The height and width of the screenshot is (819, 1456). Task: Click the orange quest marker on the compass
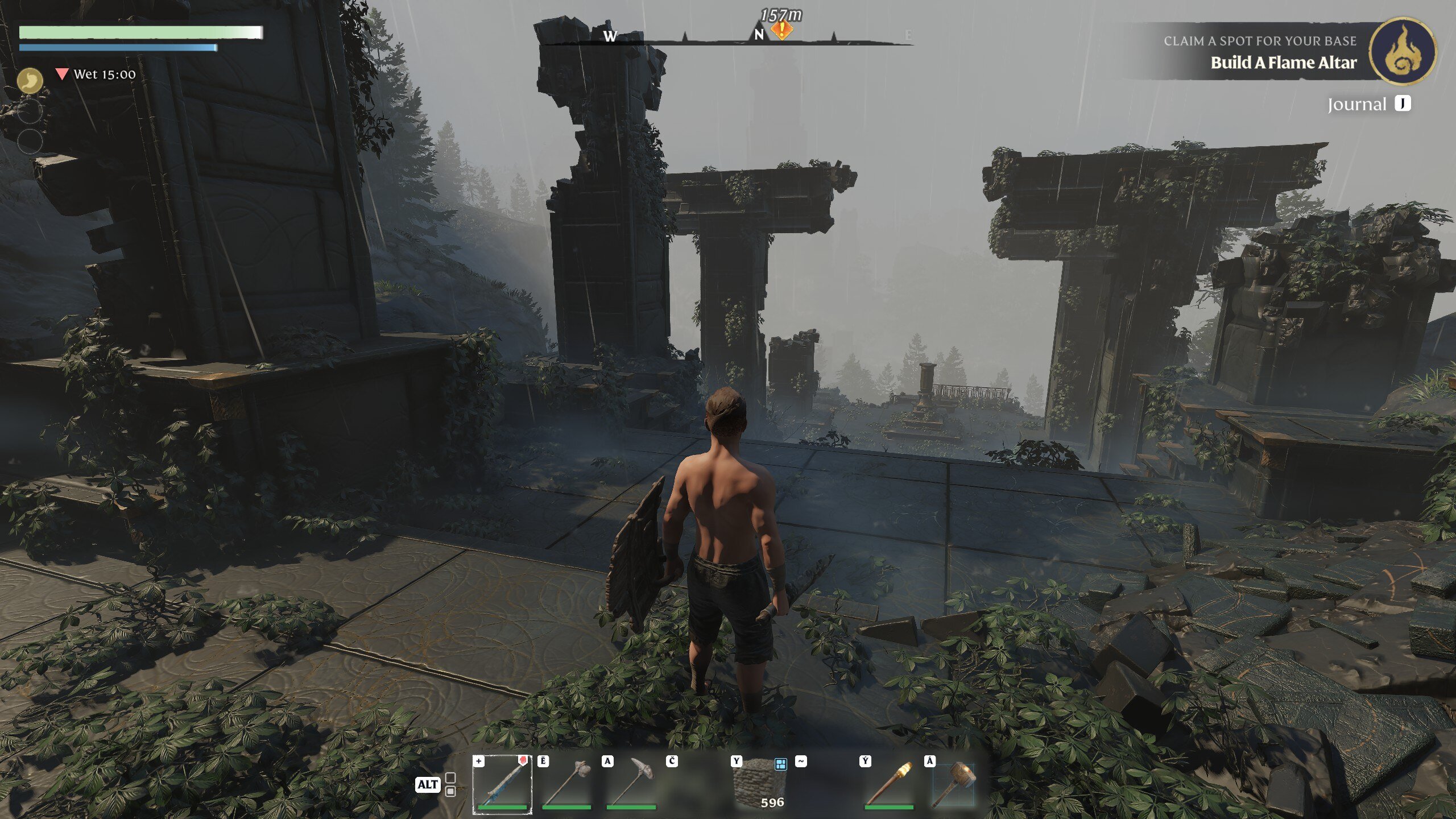(x=782, y=30)
